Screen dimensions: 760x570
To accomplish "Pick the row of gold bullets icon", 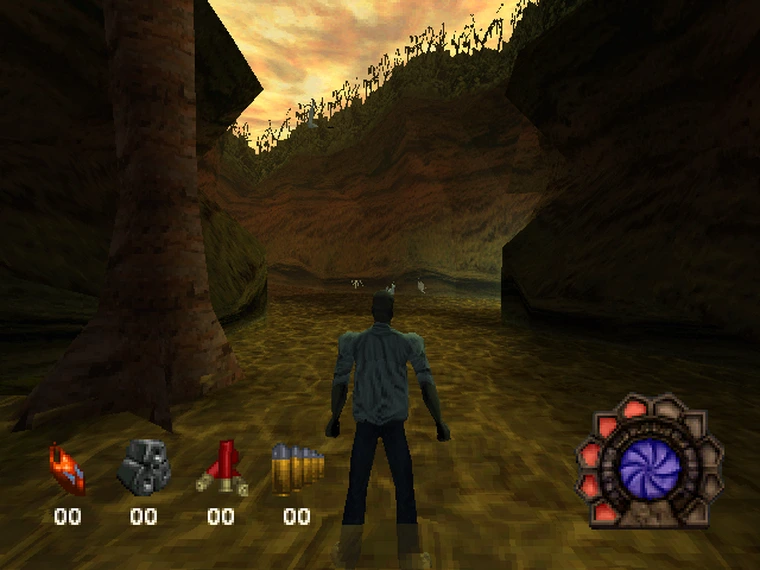I will (297, 468).
